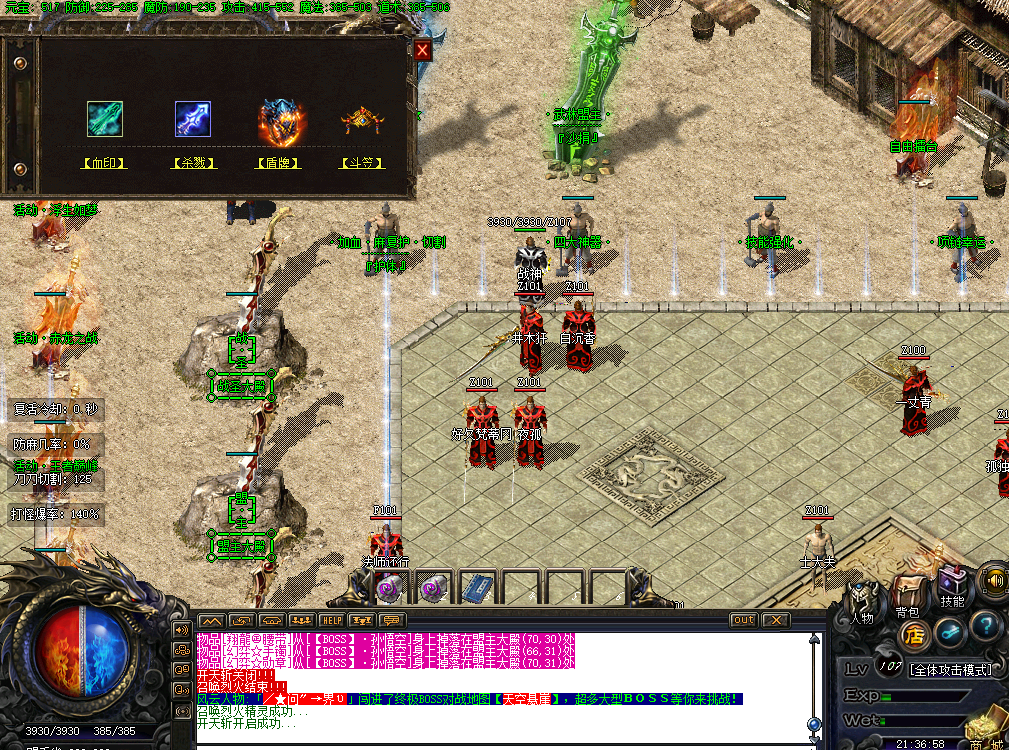Screen dimensions: 1009x750
Task: Open the 斗笠 link
Action: click(362, 163)
